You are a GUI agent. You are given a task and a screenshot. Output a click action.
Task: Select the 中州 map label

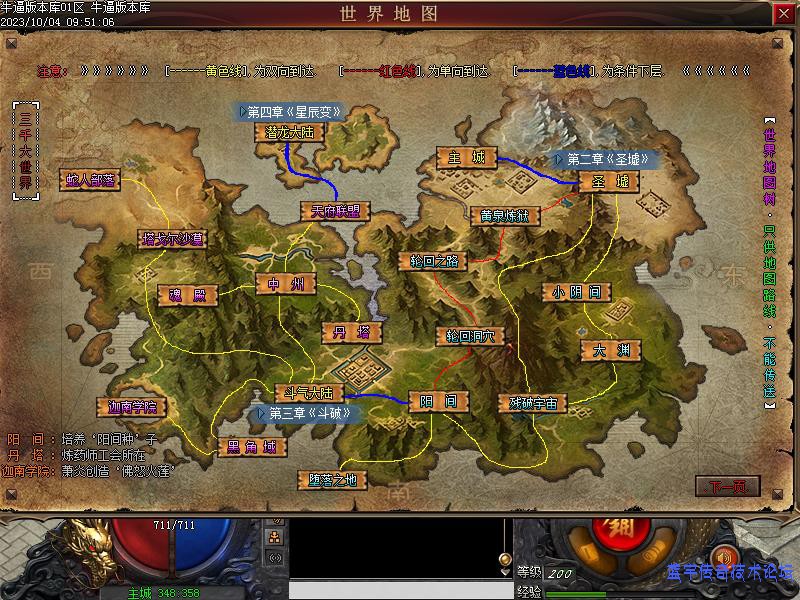click(x=285, y=284)
